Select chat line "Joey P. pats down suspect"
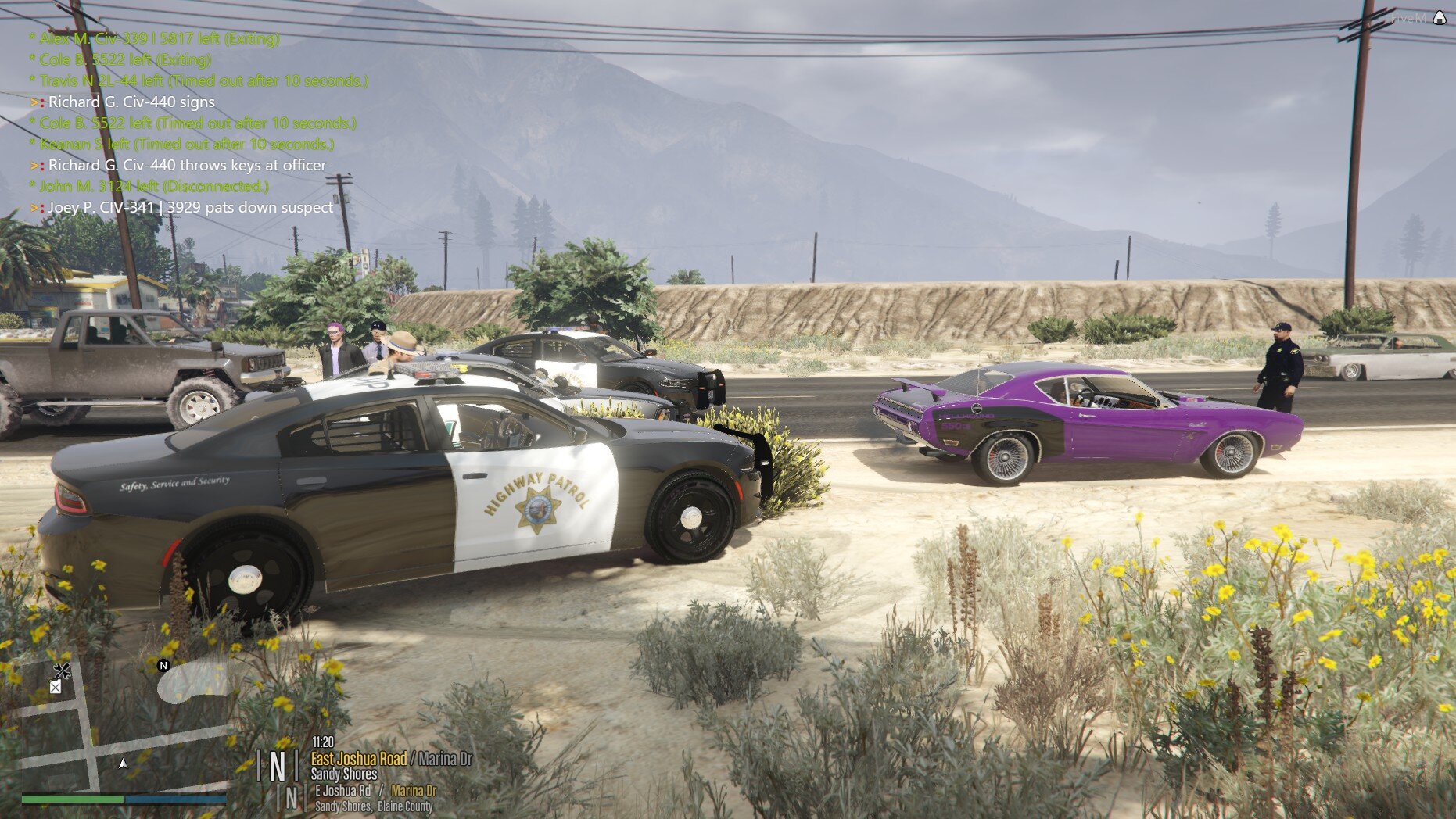 pos(190,207)
